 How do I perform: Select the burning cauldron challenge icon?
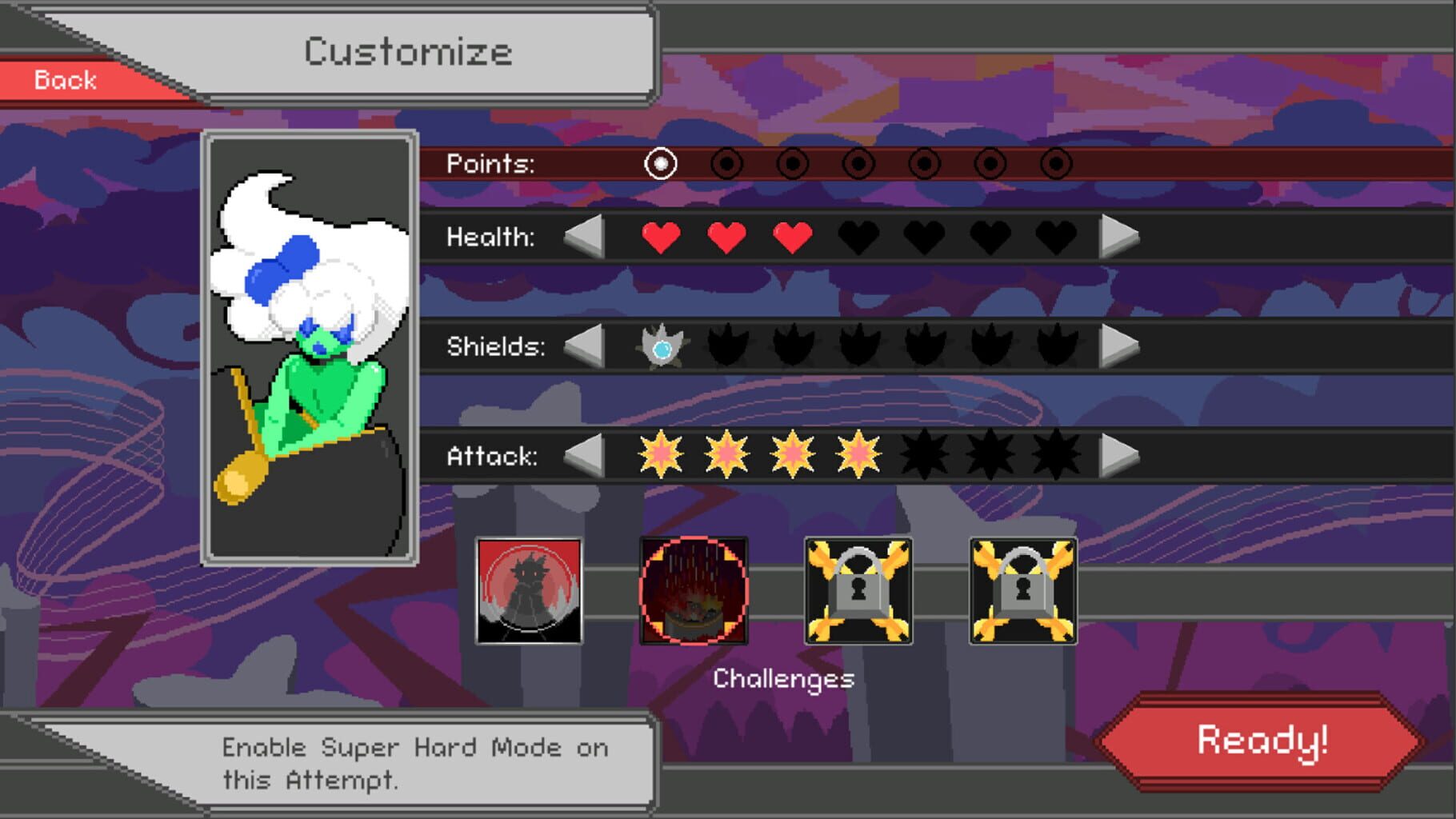click(694, 589)
